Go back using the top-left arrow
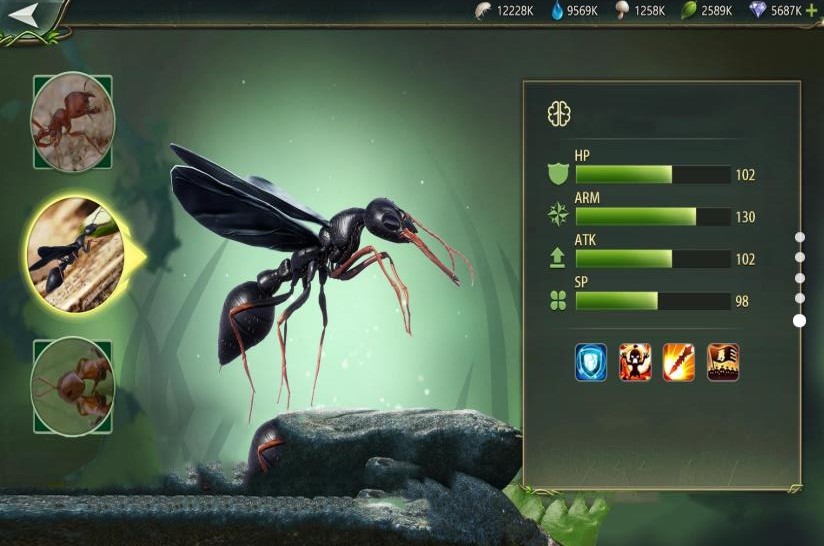The width and height of the screenshot is (824, 546). (x=23, y=14)
